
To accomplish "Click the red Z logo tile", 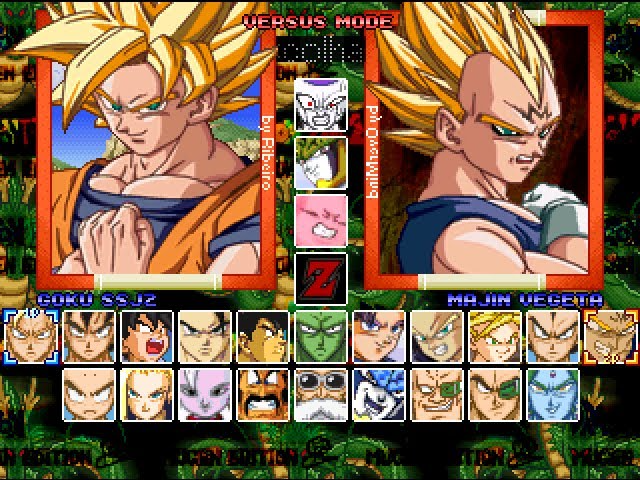I will [321, 277].
